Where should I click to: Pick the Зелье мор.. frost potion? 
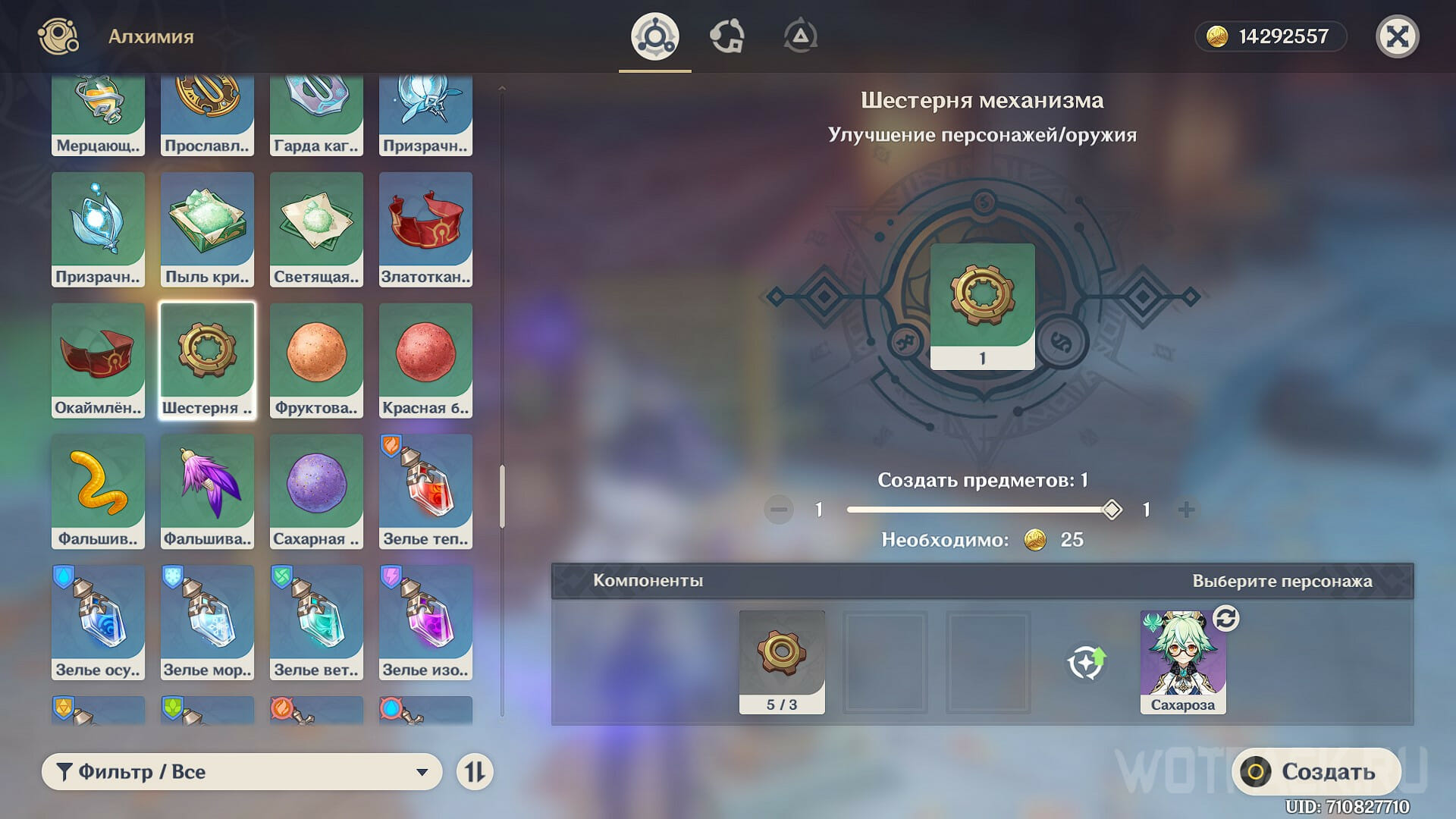tap(207, 623)
